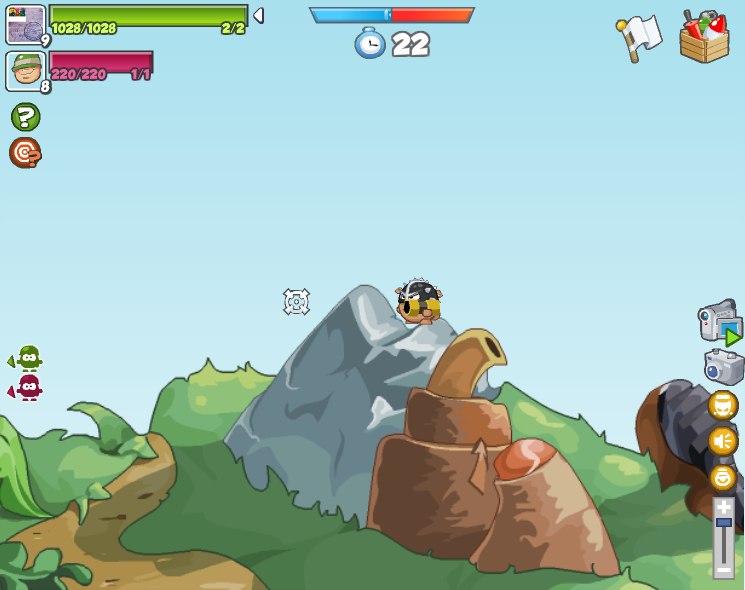Locate the green team unit indicator

[28, 358]
